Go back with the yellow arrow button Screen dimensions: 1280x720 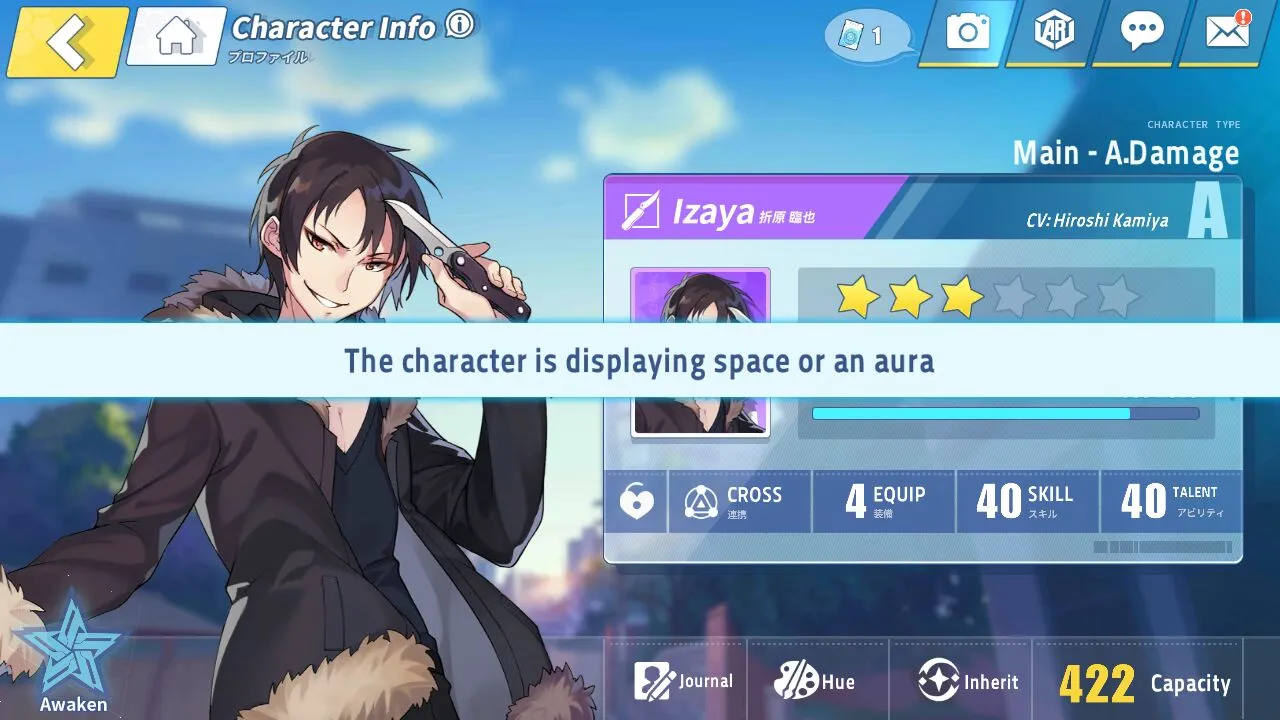68,41
